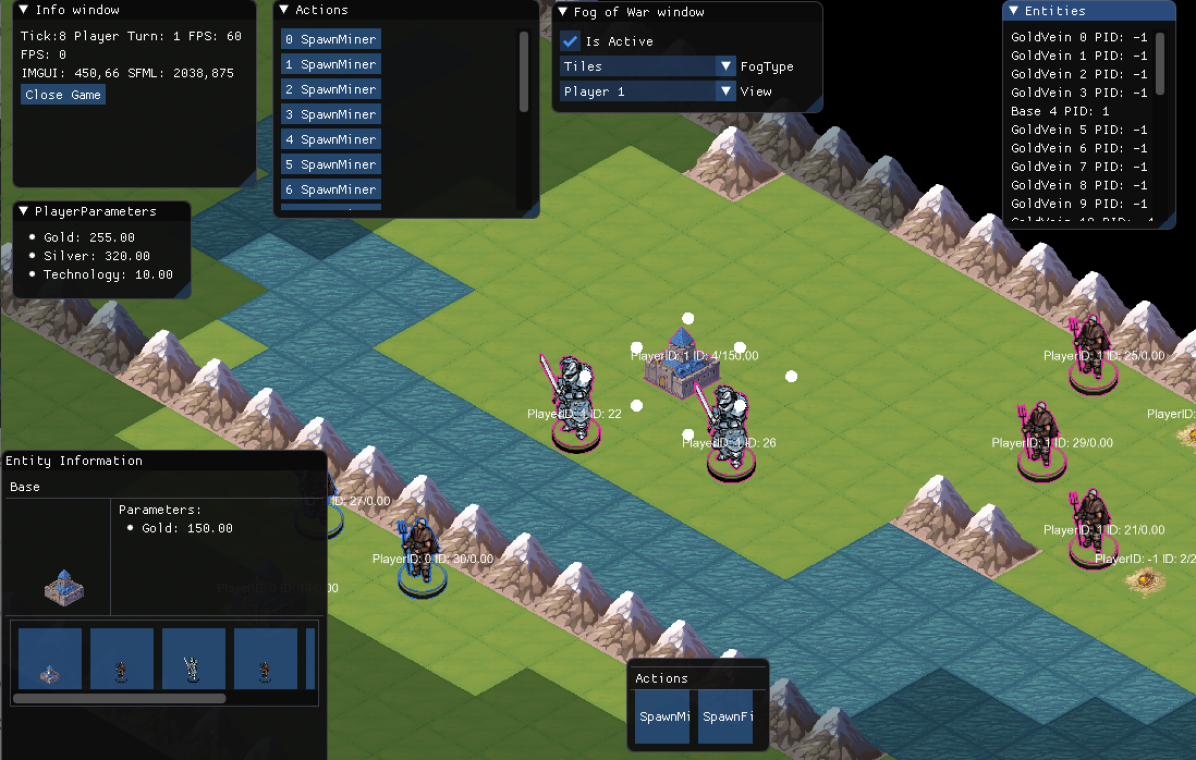
Task: Select the base building tile in Entity Information
Action: [50, 659]
